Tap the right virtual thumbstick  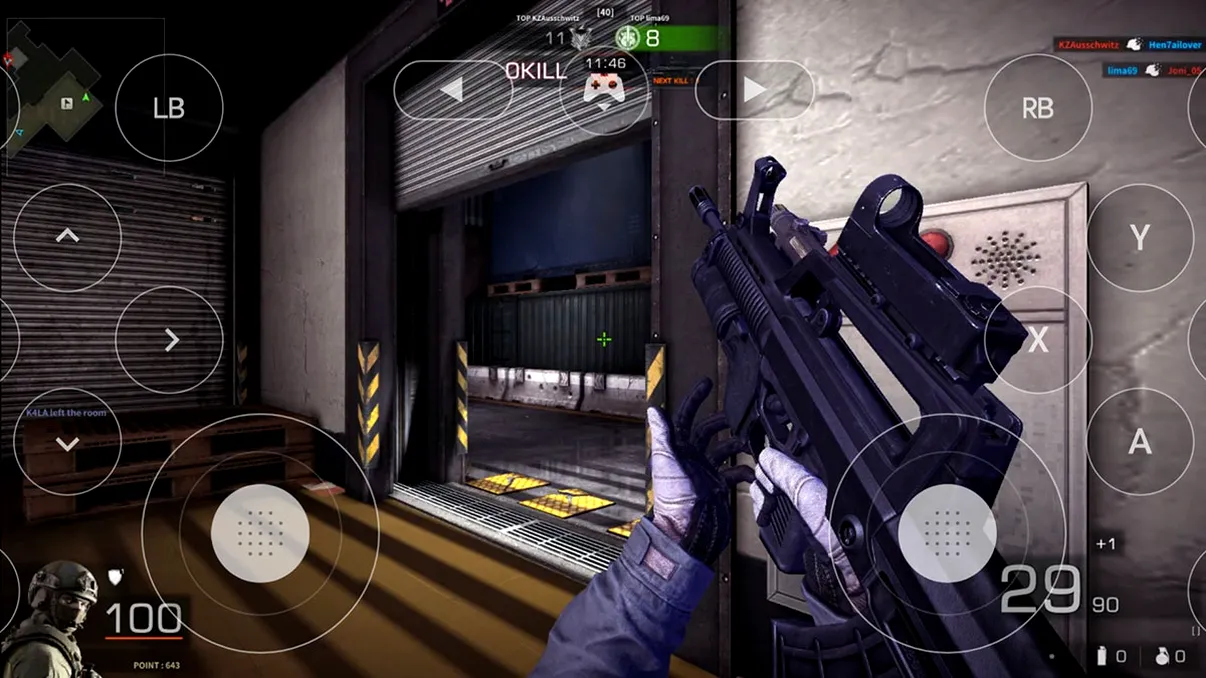[946, 533]
